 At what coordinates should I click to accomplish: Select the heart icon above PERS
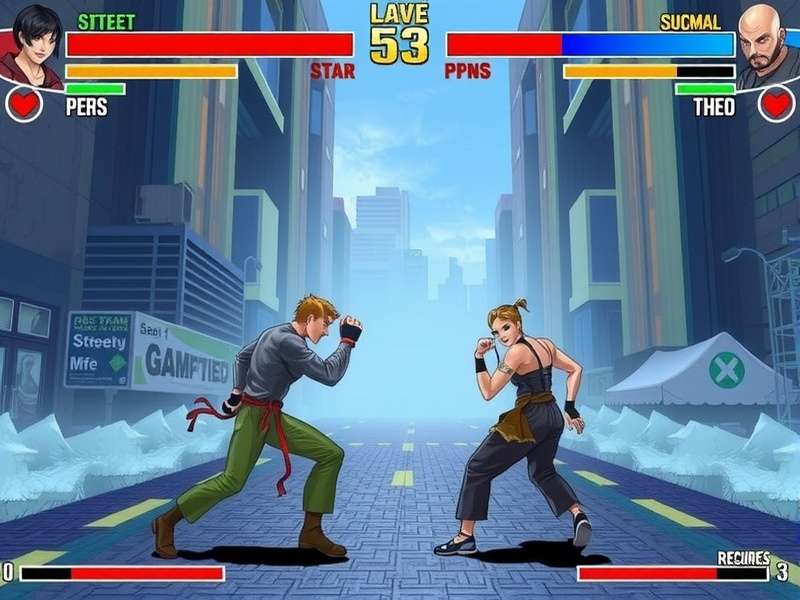[x=24, y=103]
